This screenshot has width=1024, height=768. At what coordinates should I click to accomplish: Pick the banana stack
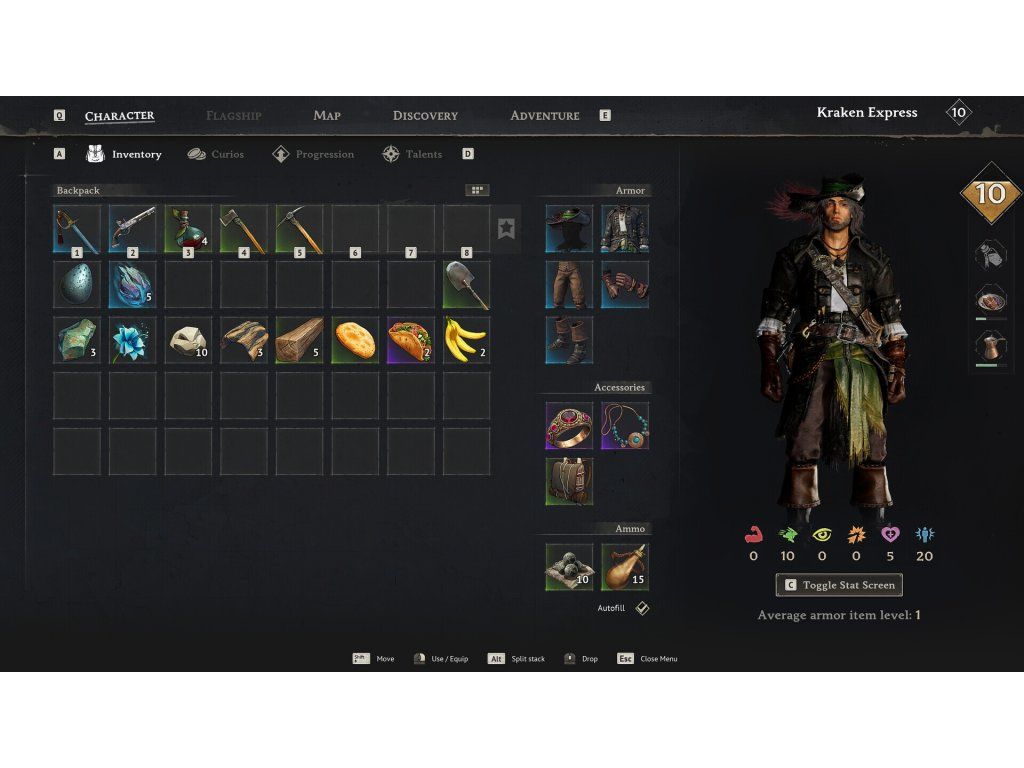click(466, 341)
